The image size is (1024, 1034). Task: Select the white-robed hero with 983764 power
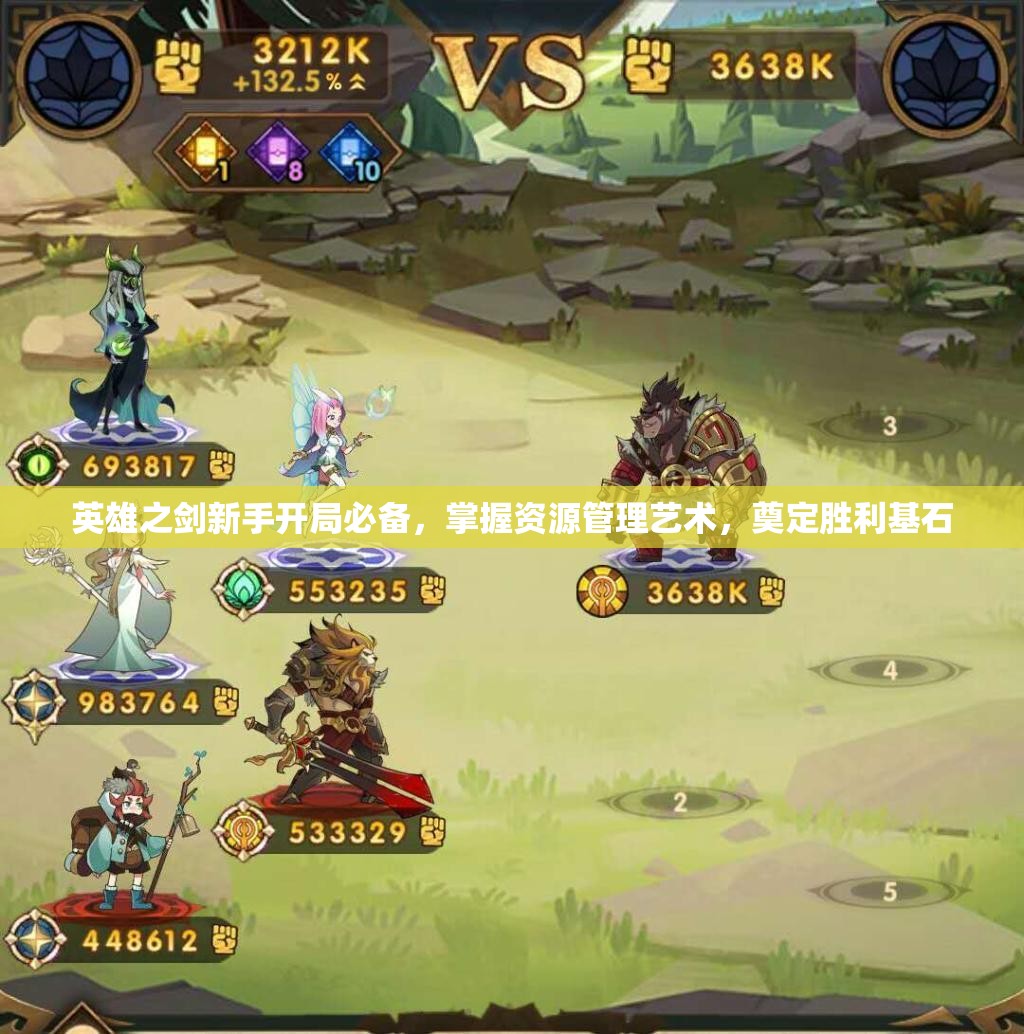coord(112,610)
